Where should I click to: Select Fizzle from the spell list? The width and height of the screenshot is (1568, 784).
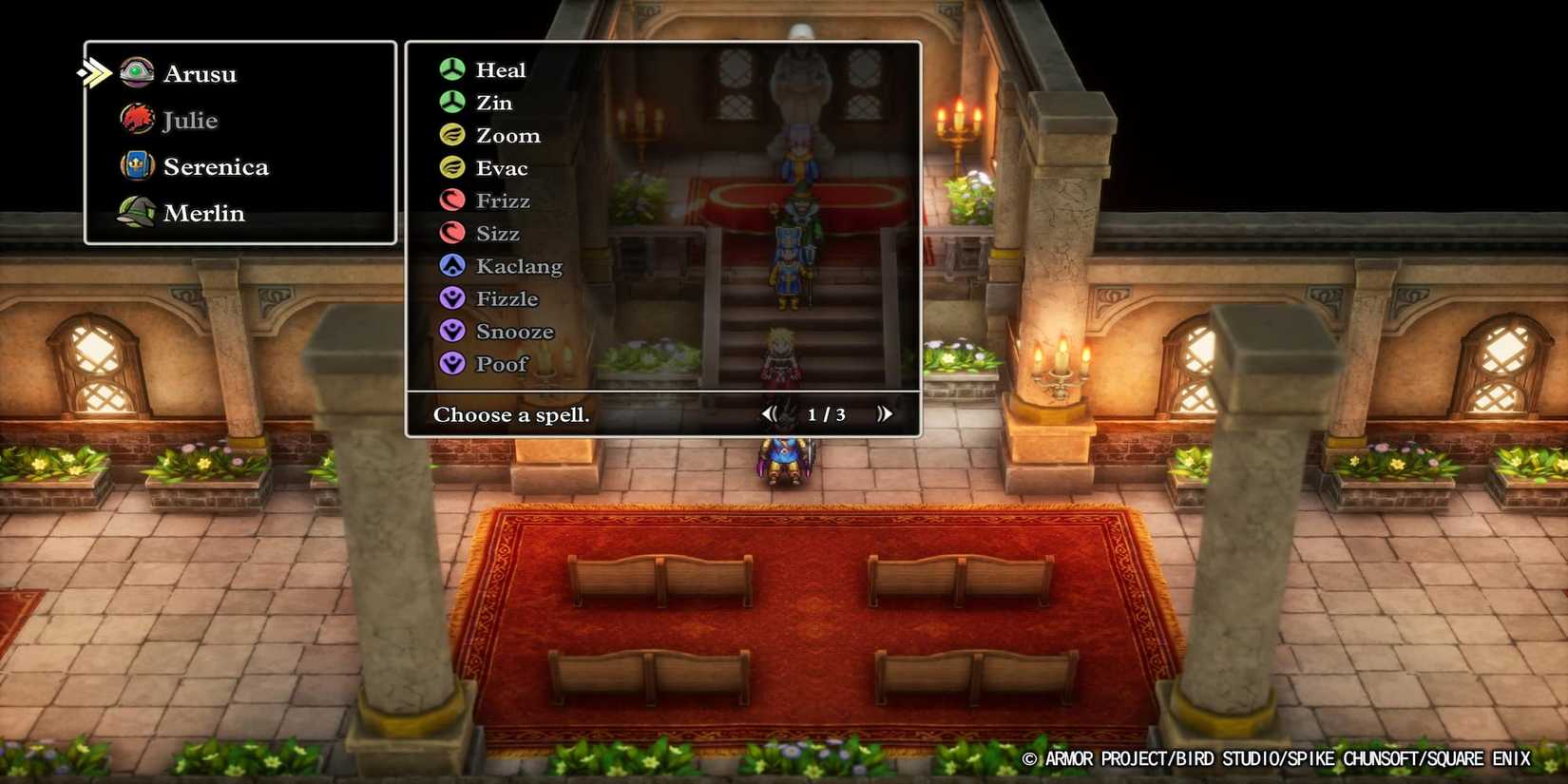pyautogui.click(x=505, y=298)
